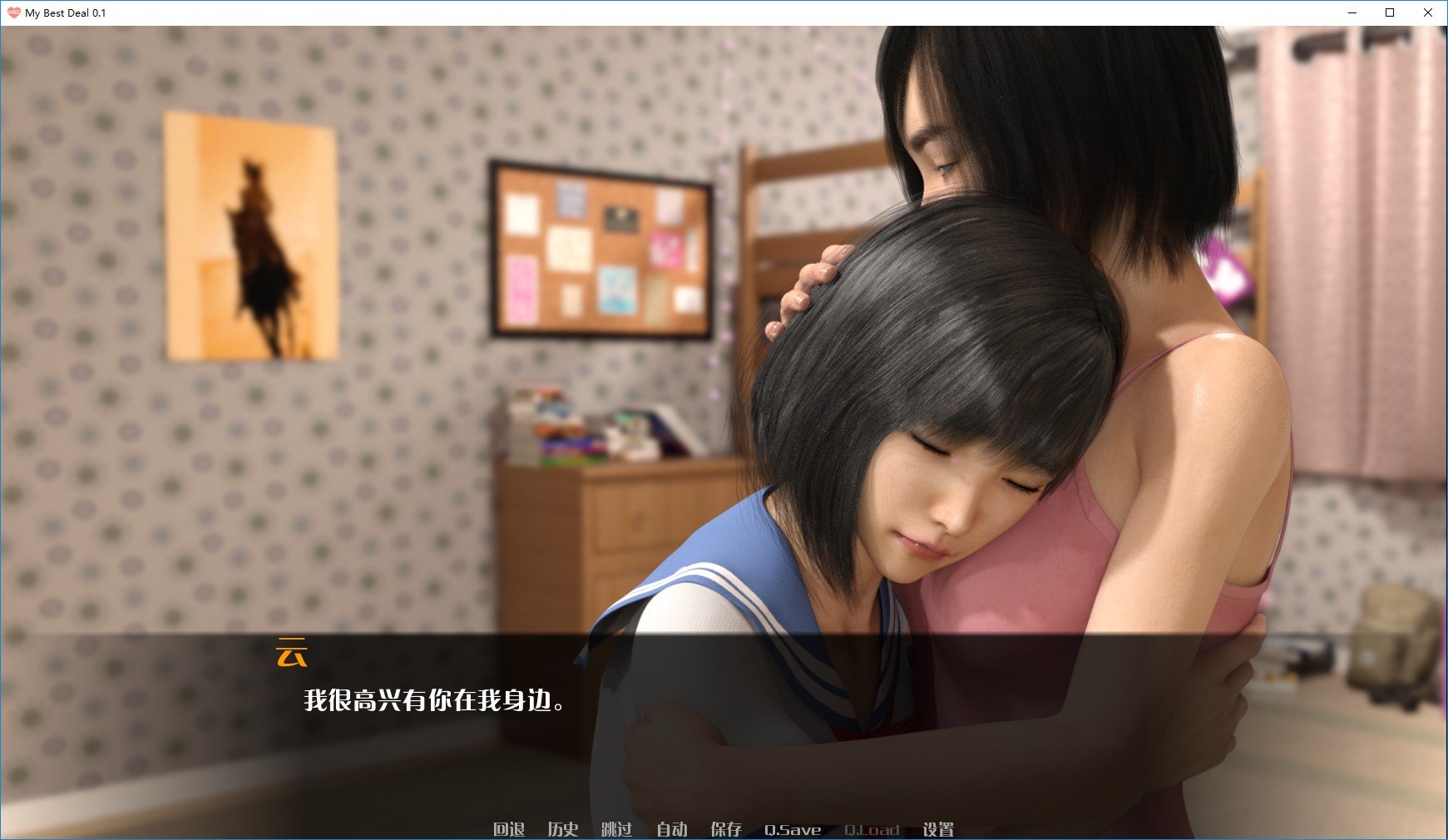
Task: Maximize the game window
Action: (x=1389, y=12)
